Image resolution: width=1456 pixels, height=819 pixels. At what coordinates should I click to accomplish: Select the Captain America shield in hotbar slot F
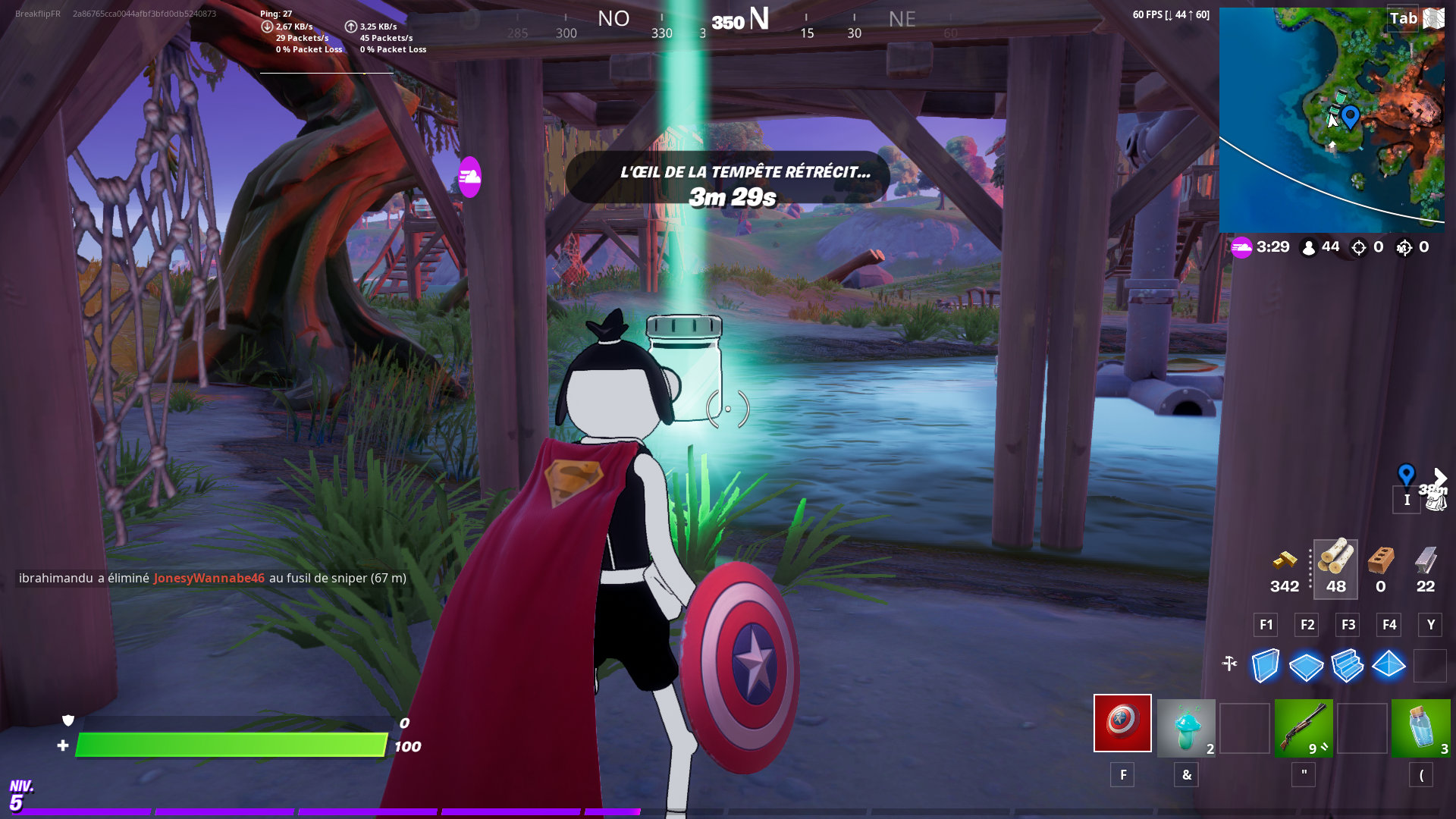pyautogui.click(x=1122, y=724)
